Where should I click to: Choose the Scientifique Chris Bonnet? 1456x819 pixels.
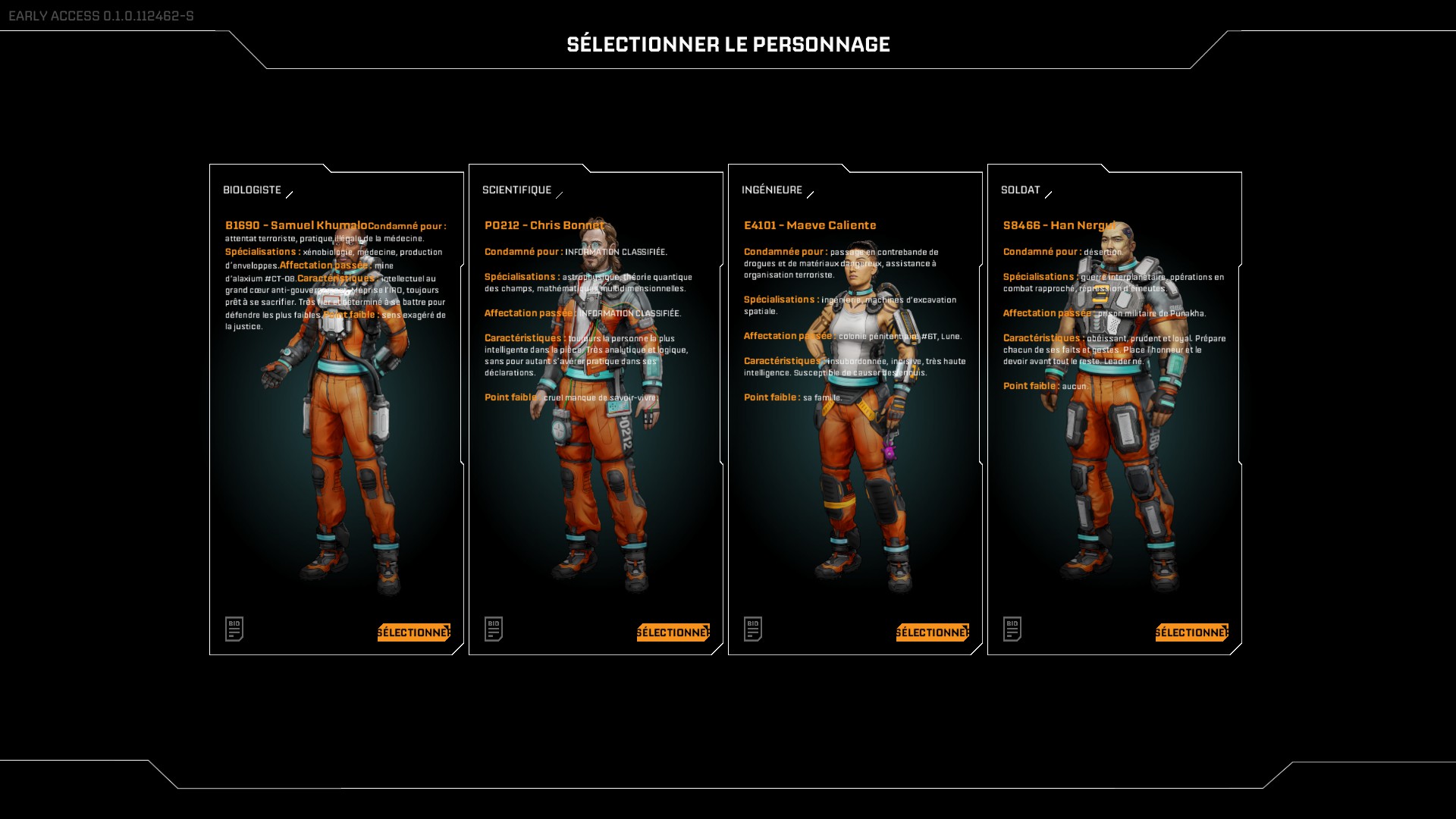click(x=673, y=632)
